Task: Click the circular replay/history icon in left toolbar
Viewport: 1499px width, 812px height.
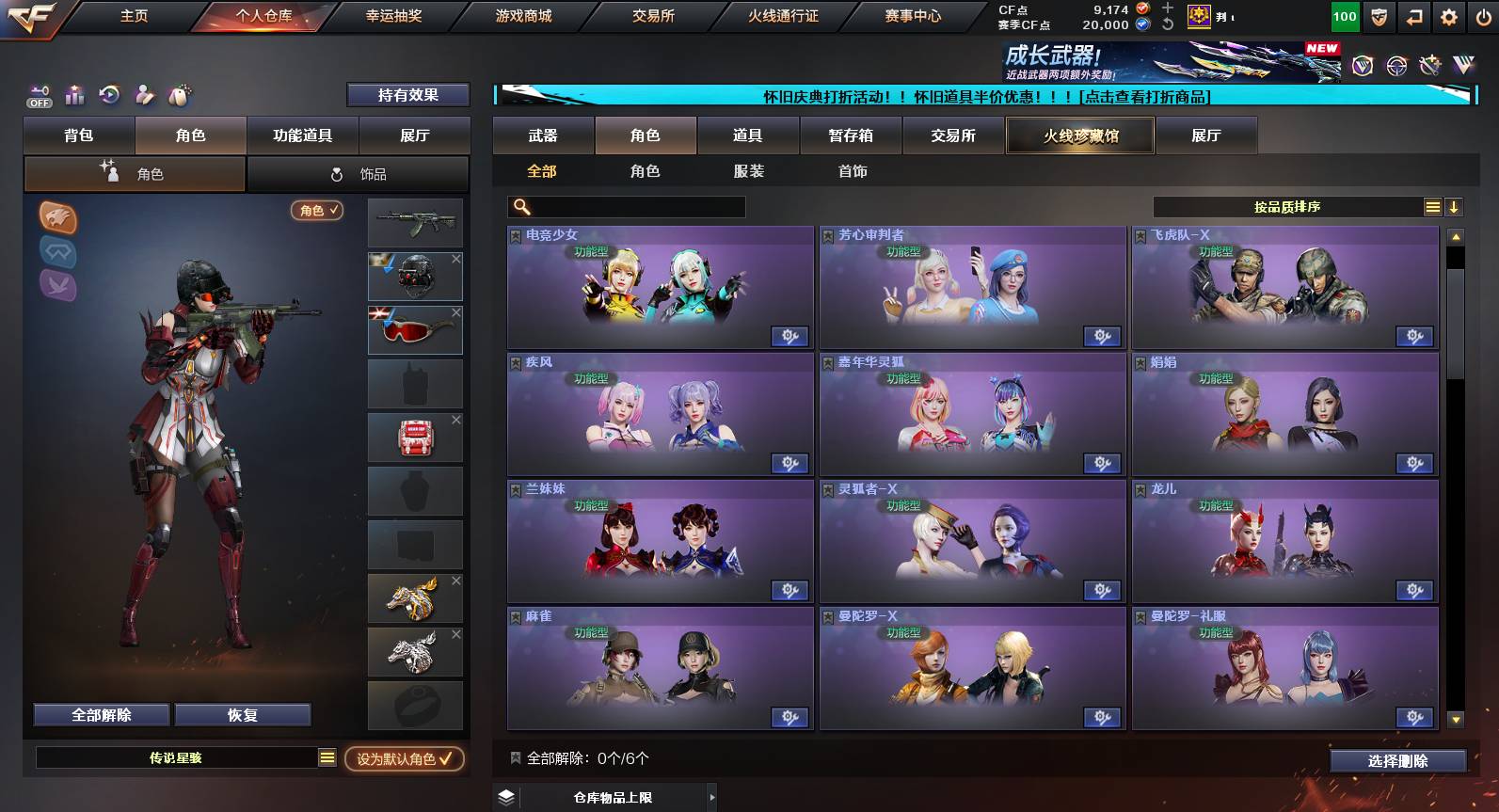Action: point(108,95)
